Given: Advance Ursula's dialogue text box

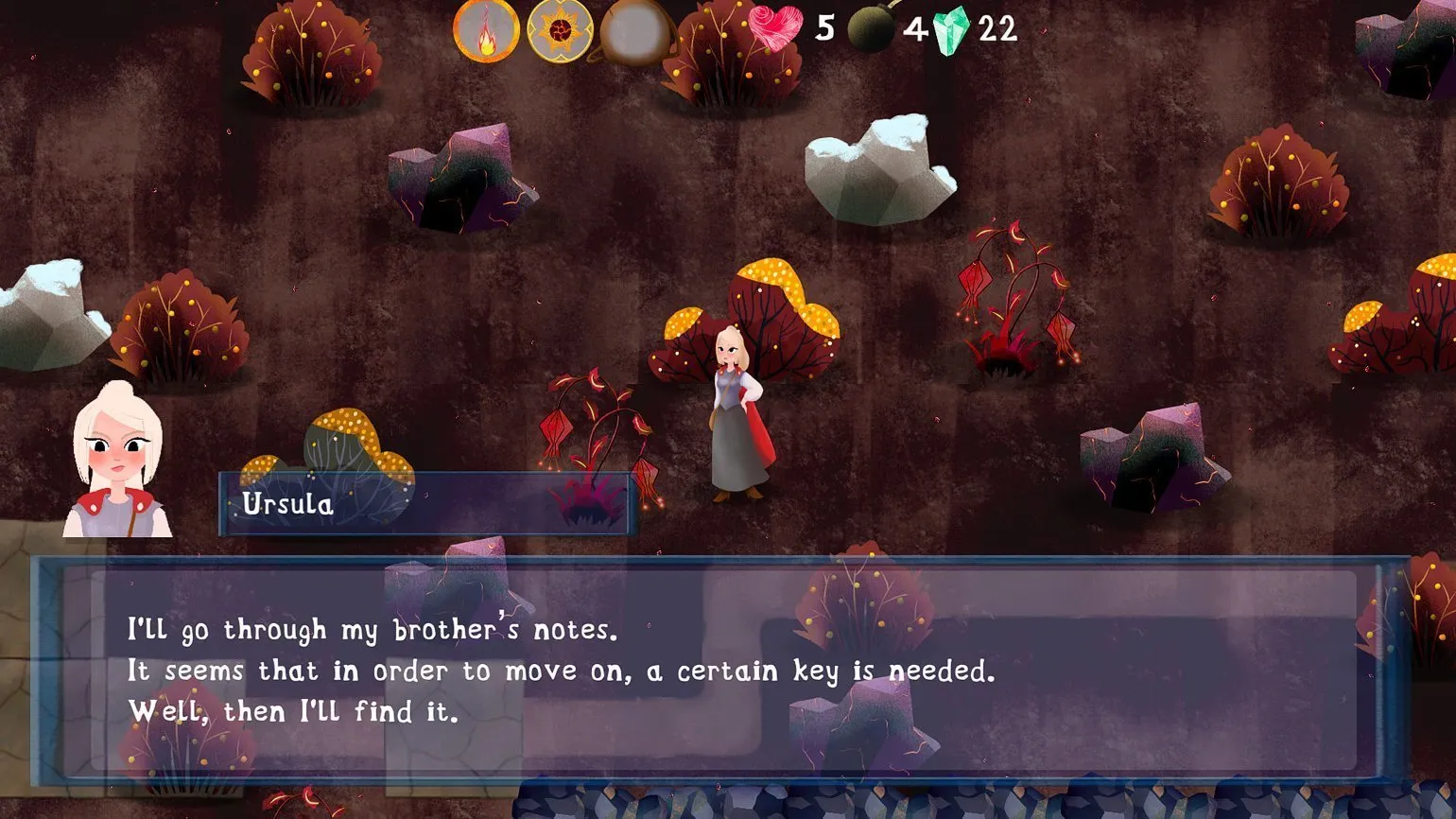Looking at the screenshot, I should [x=722, y=670].
